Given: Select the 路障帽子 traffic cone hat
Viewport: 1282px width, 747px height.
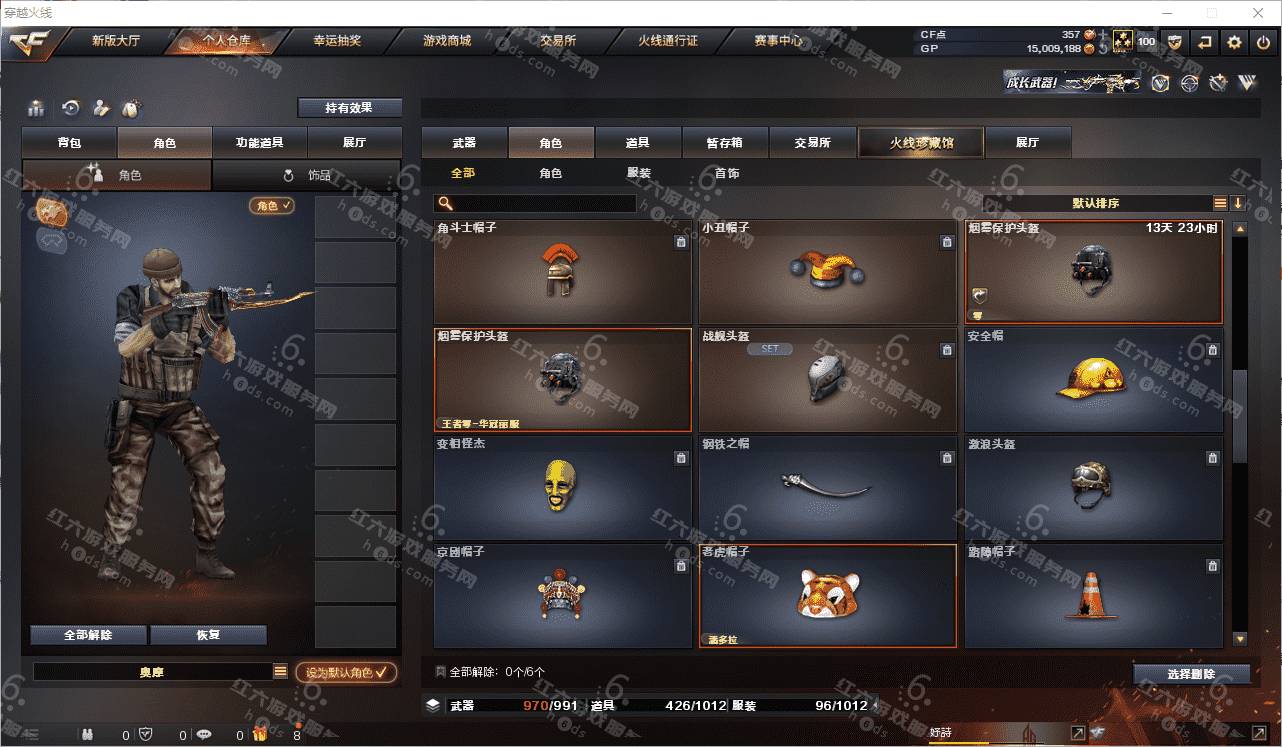Looking at the screenshot, I should click(1092, 596).
